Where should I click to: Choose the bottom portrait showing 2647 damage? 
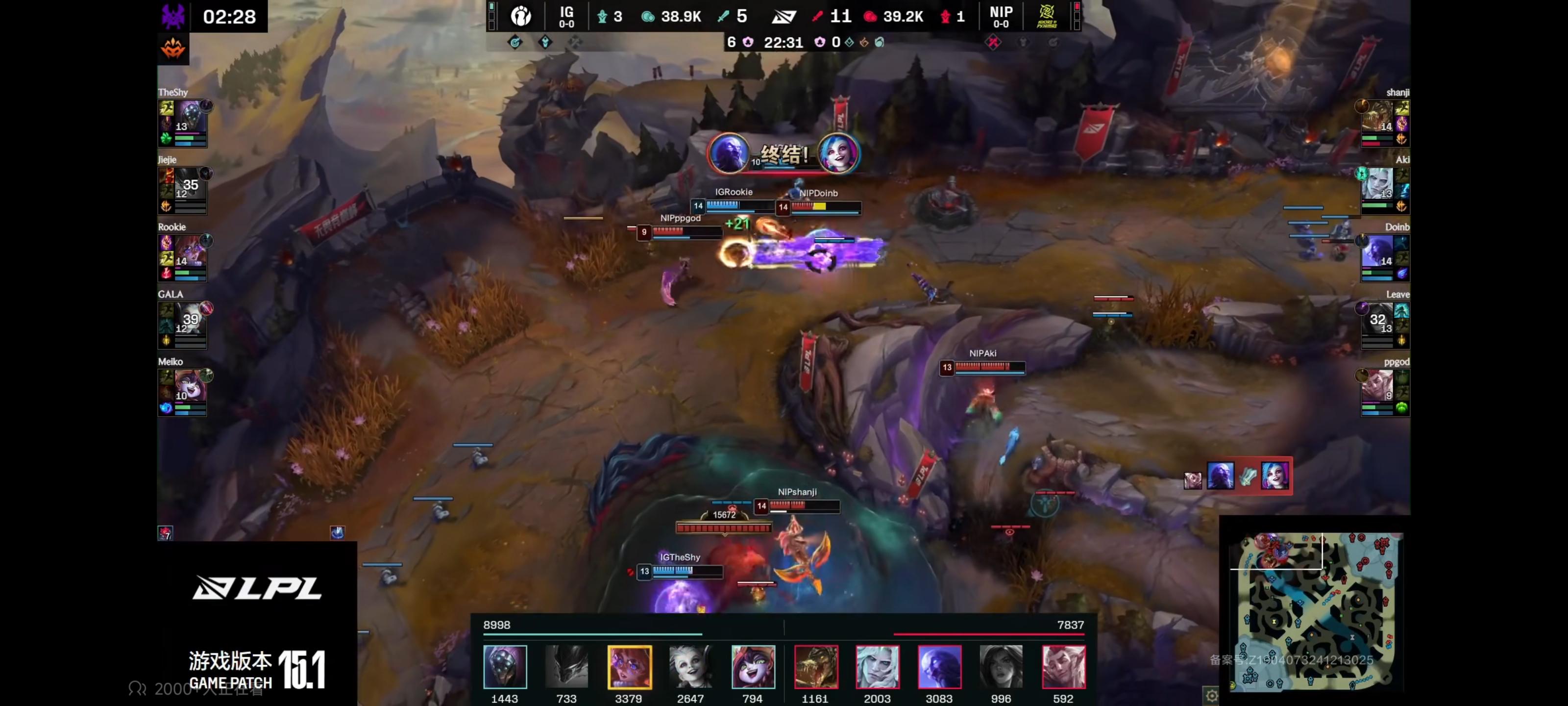tap(690, 667)
